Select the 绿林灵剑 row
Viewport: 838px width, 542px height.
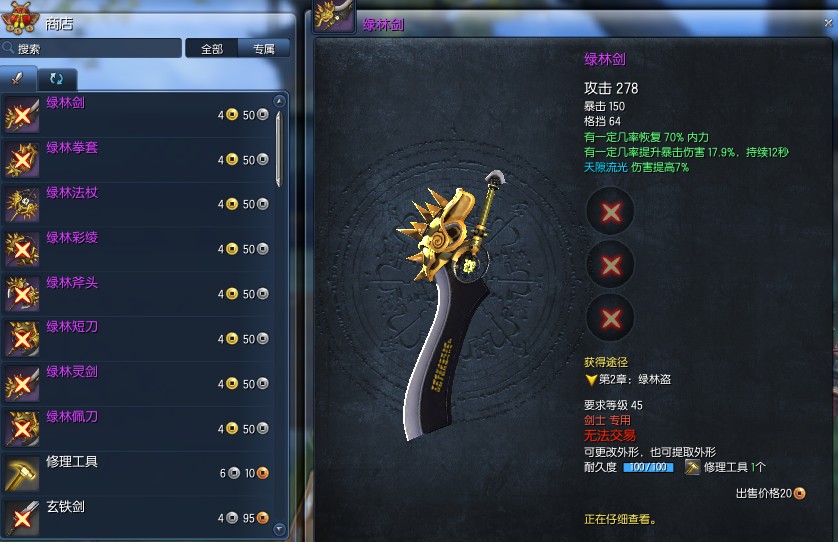140,384
